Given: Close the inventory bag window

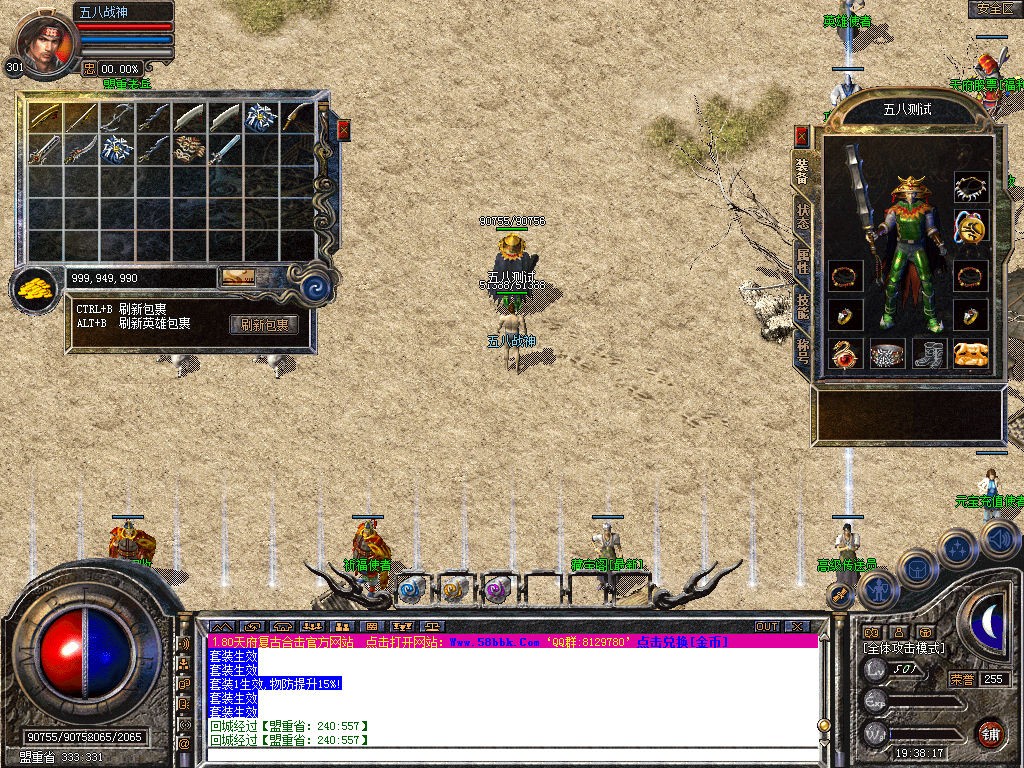Looking at the screenshot, I should [343, 130].
